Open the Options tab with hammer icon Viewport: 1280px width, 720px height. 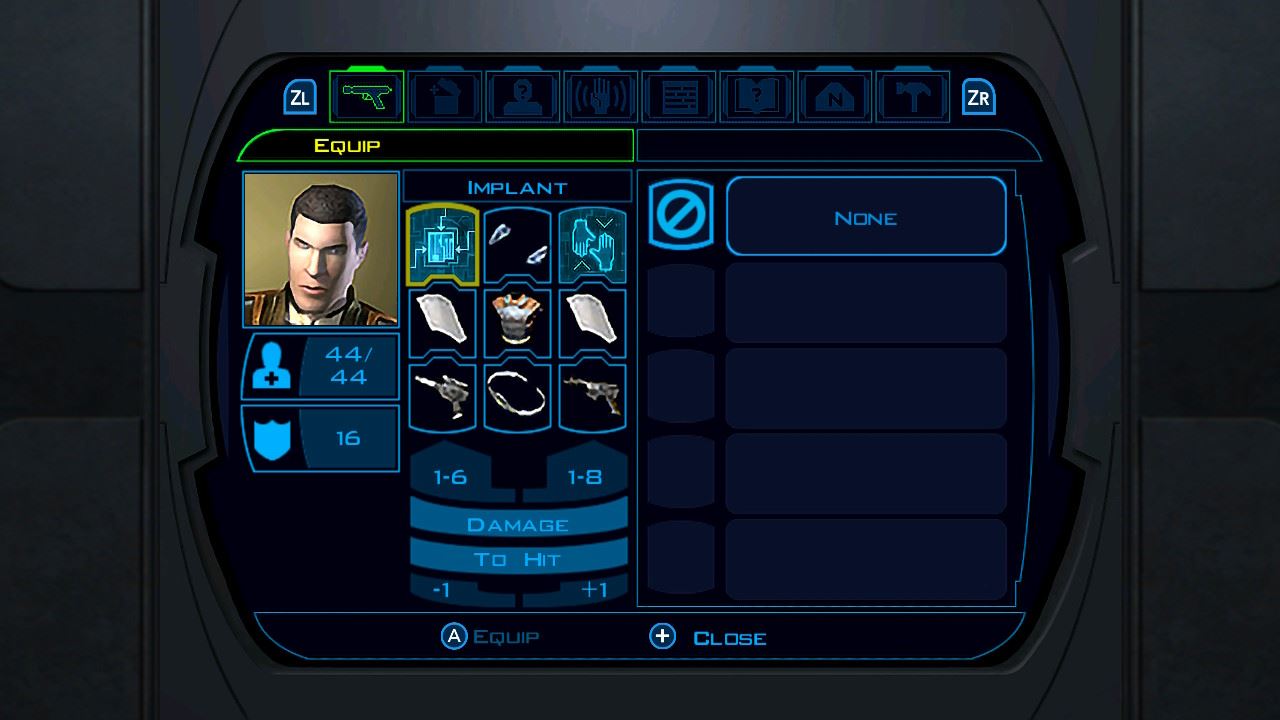(x=913, y=98)
